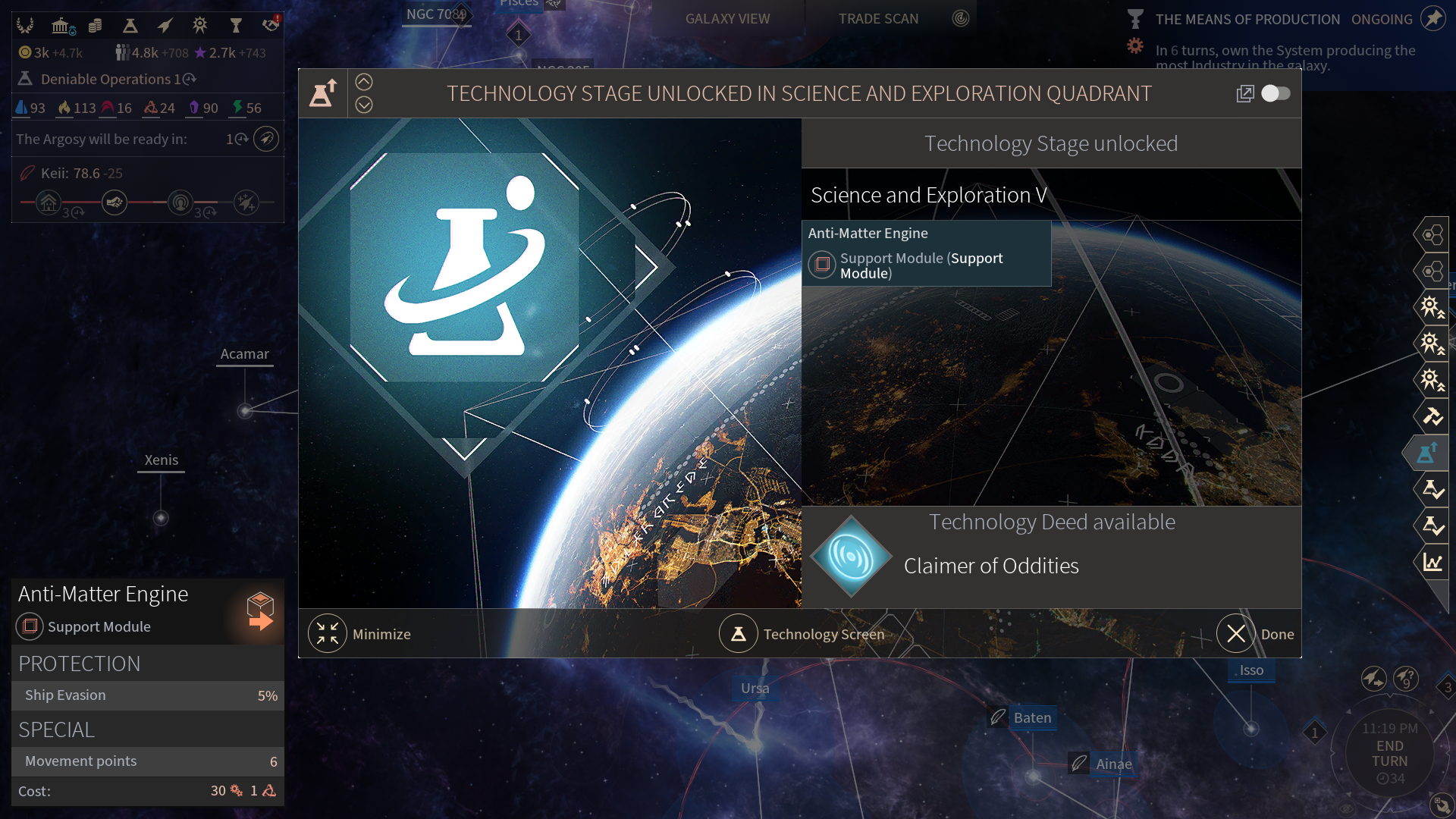Viewport: 1456px width, 819px height.
Task: Open the military ship screen
Action: (165, 26)
